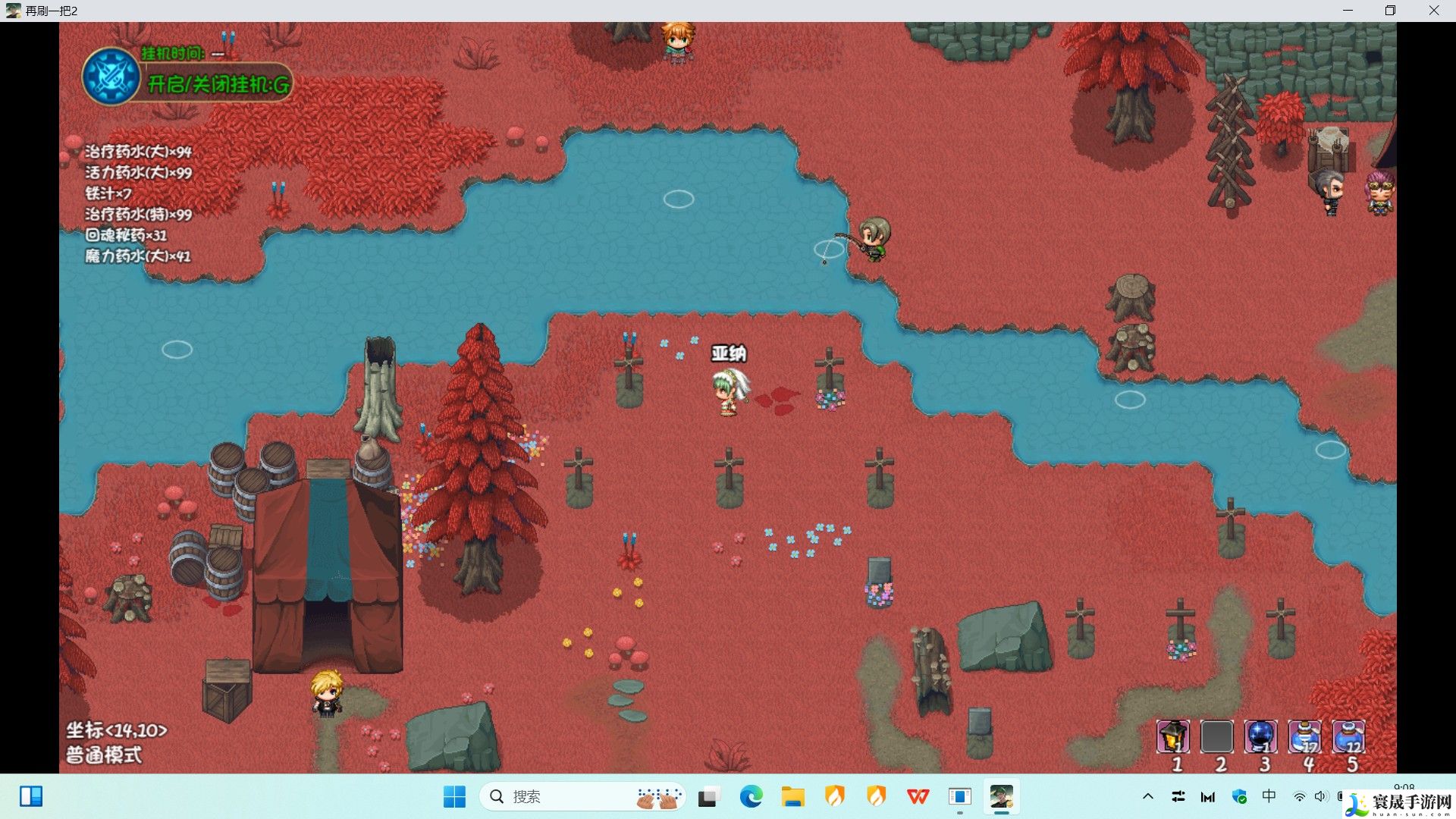1456x819 pixels.
Task: Use the lantern in hotbar slot 1
Action: click(1172, 736)
